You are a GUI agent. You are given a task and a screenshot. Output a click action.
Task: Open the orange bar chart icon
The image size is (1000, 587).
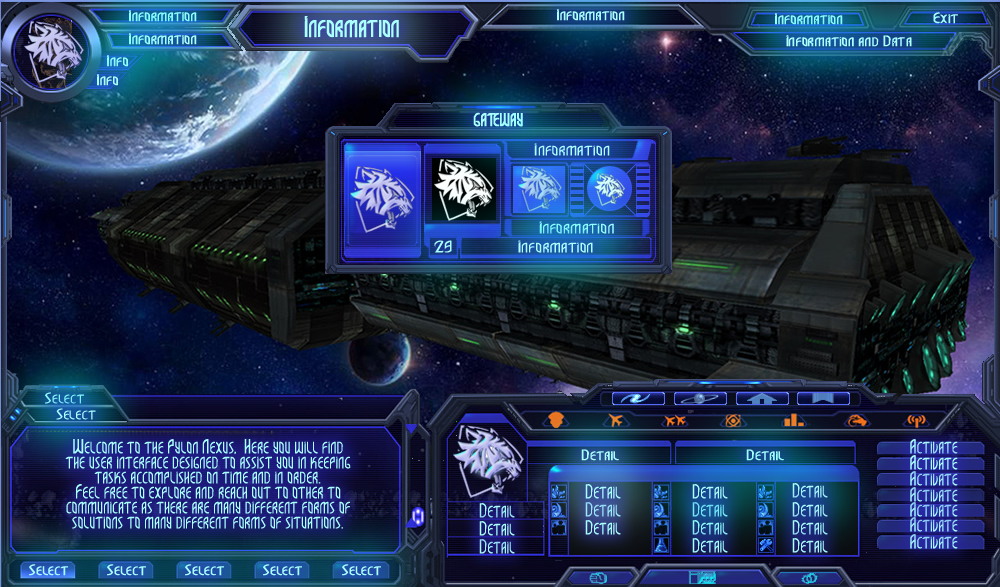point(794,421)
